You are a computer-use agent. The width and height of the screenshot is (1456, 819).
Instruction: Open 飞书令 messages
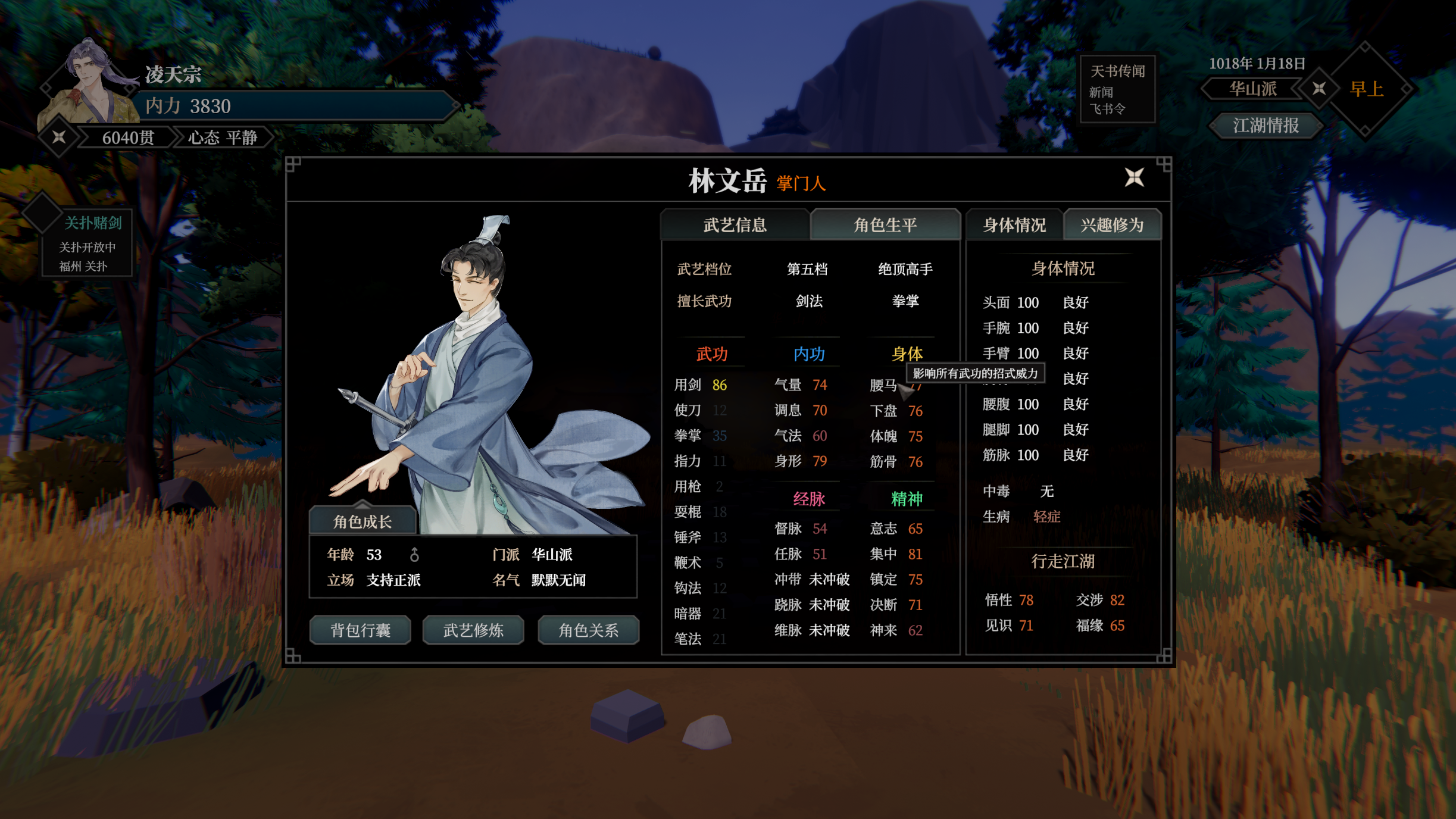coord(1107,109)
